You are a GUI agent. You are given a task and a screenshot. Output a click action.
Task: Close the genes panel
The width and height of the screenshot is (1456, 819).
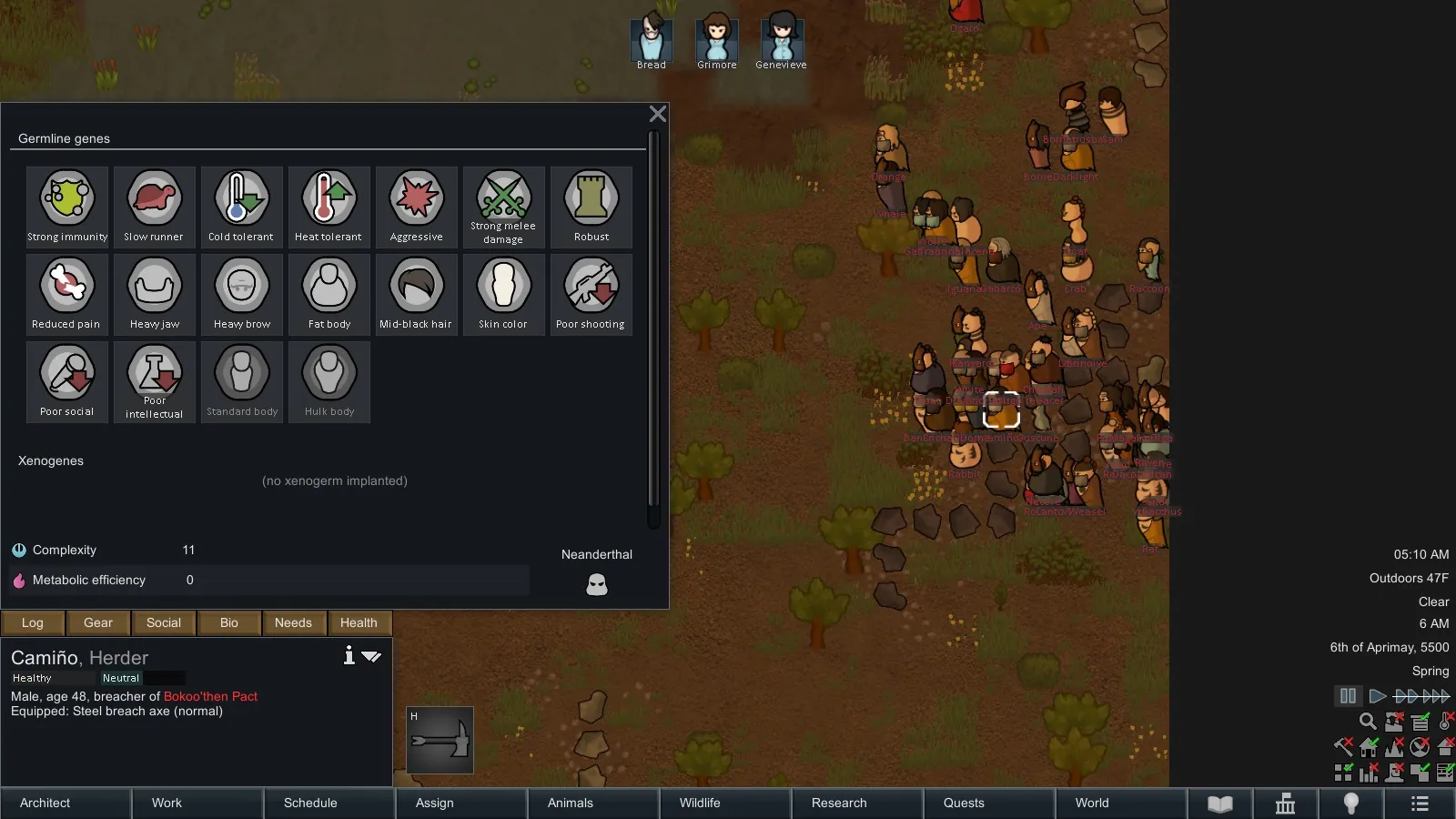[x=657, y=114]
